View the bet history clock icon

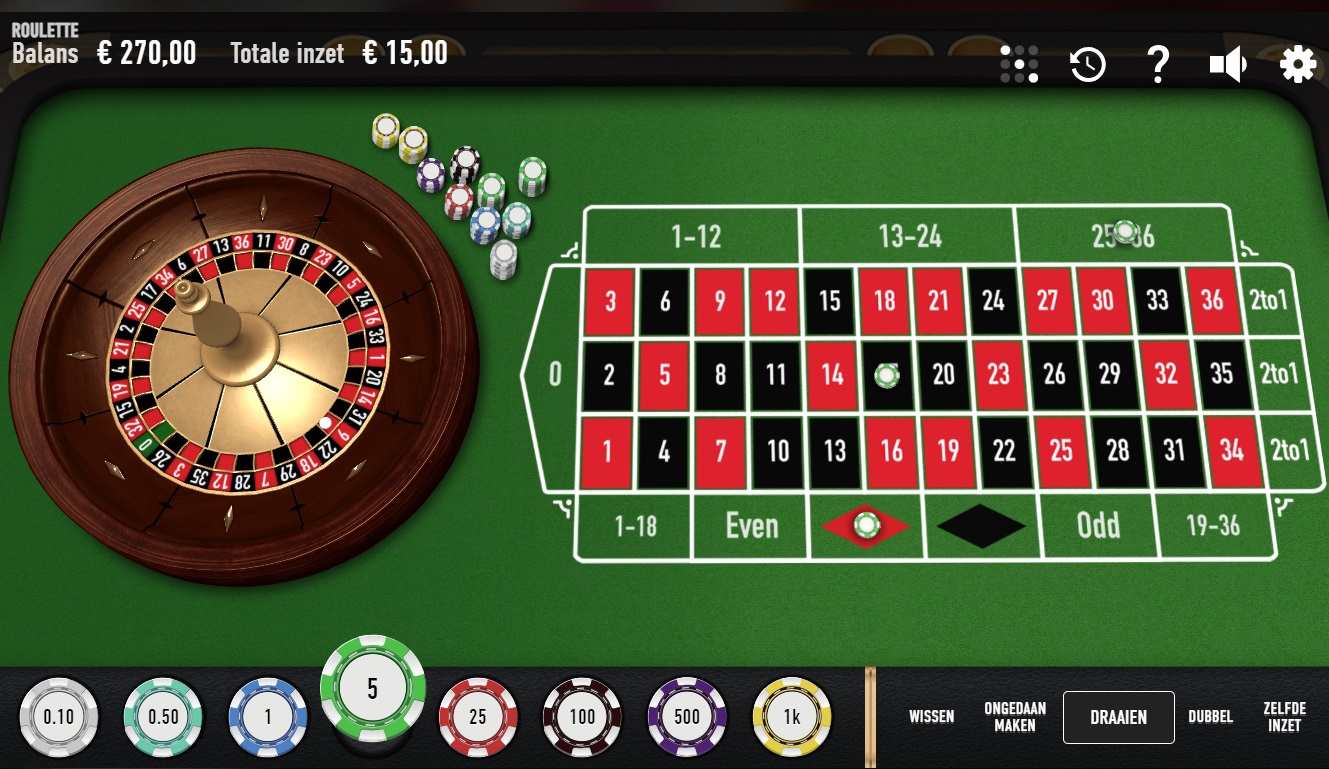pos(1087,65)
